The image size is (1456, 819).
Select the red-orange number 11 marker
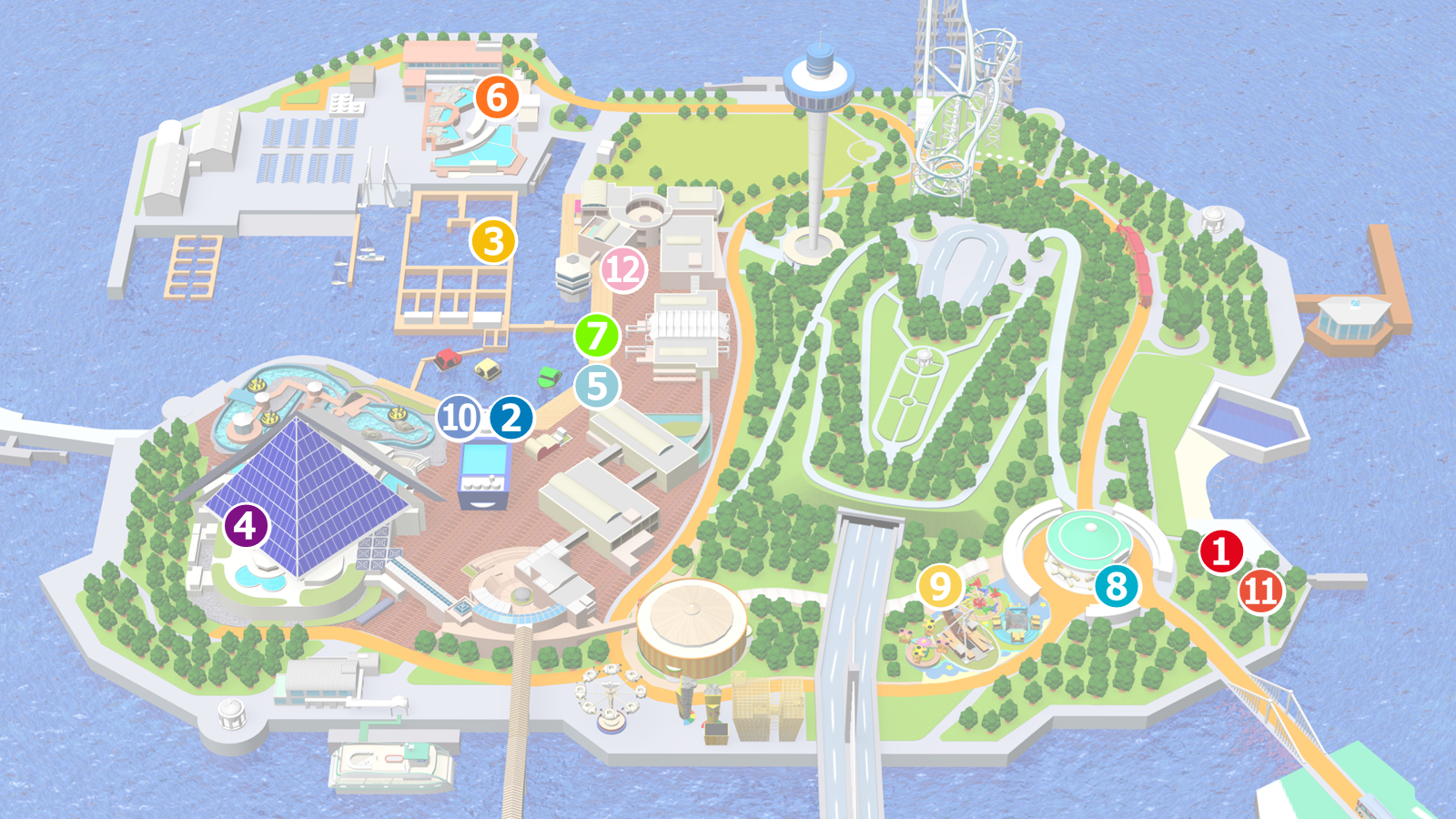click(1261, 591)
